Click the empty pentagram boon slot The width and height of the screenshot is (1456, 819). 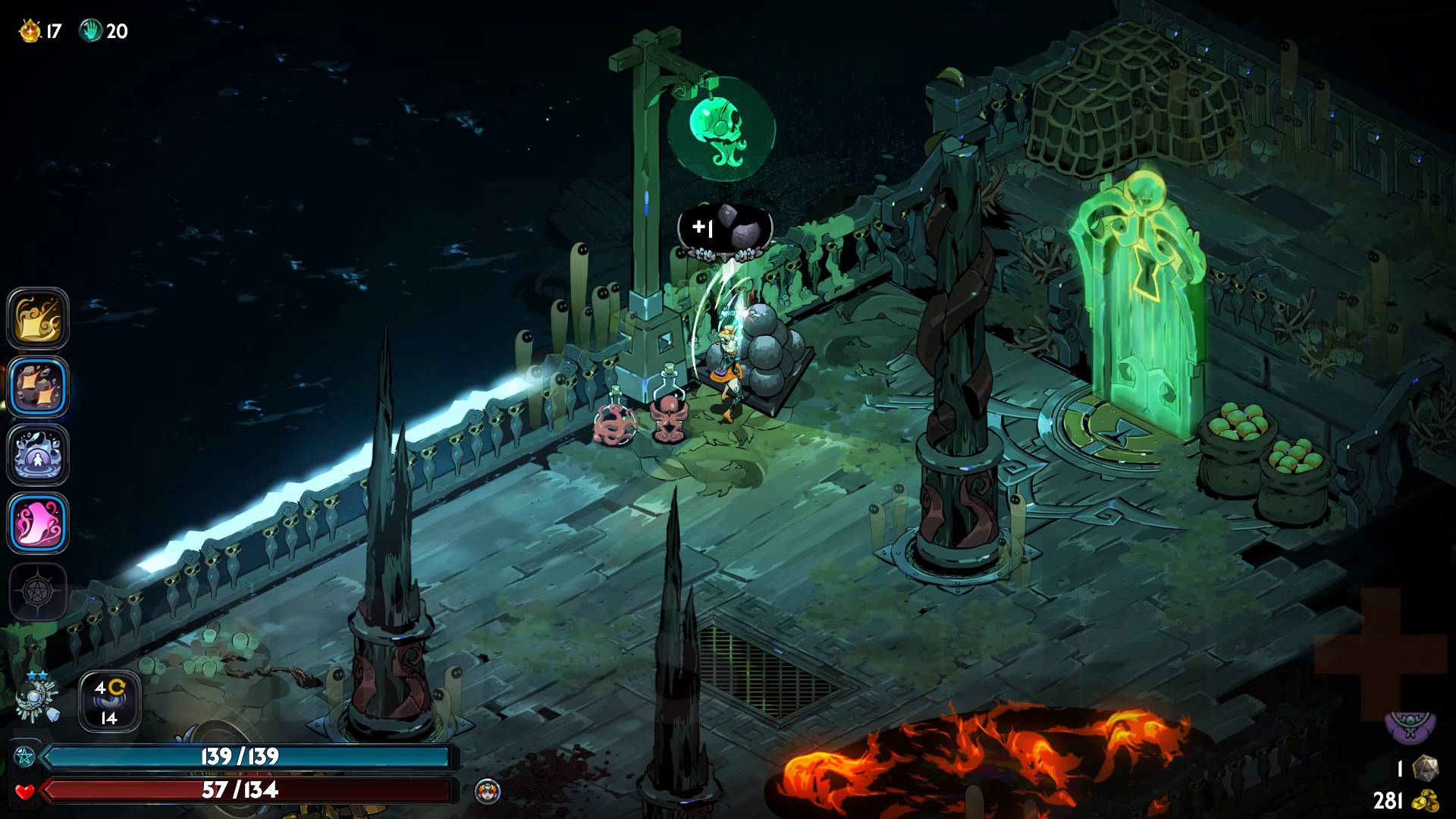pos(38,591)
